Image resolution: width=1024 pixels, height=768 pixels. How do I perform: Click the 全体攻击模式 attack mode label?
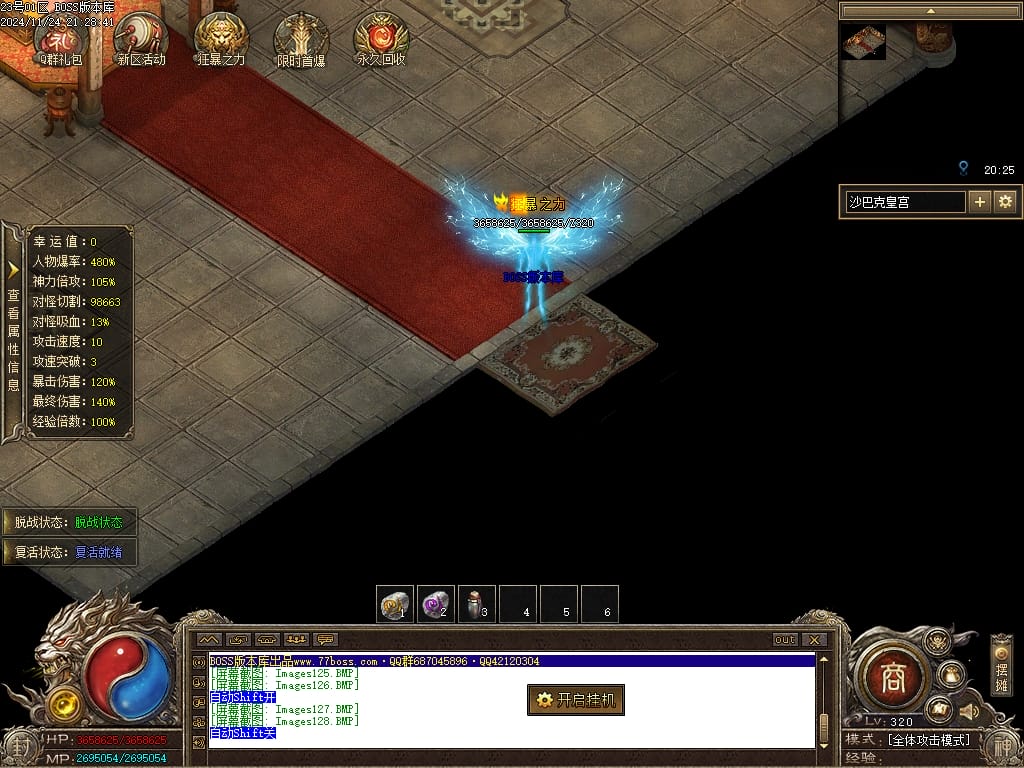pos(928,740)
